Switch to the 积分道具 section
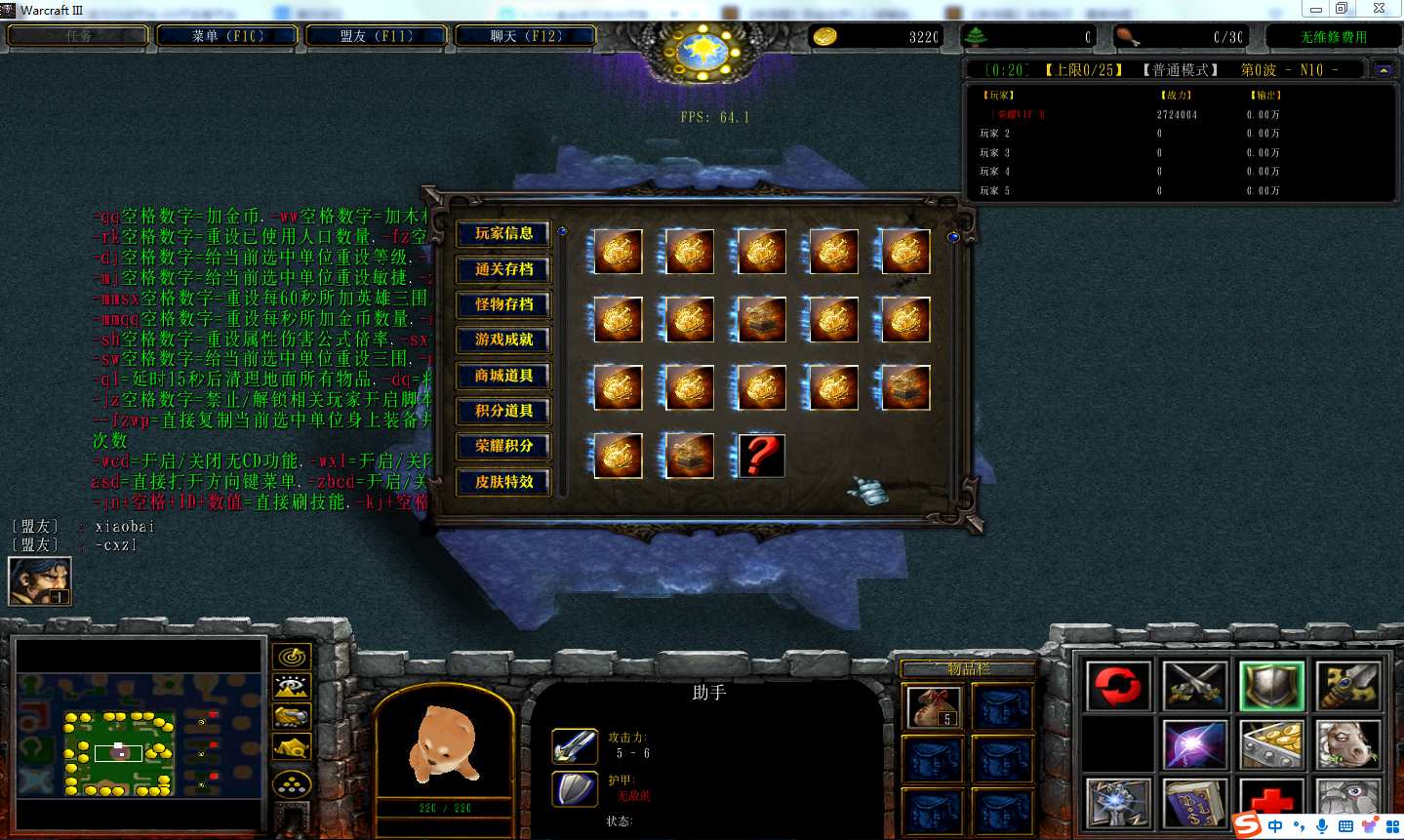This screenshot has width=1404, height=840. [503, 411]
